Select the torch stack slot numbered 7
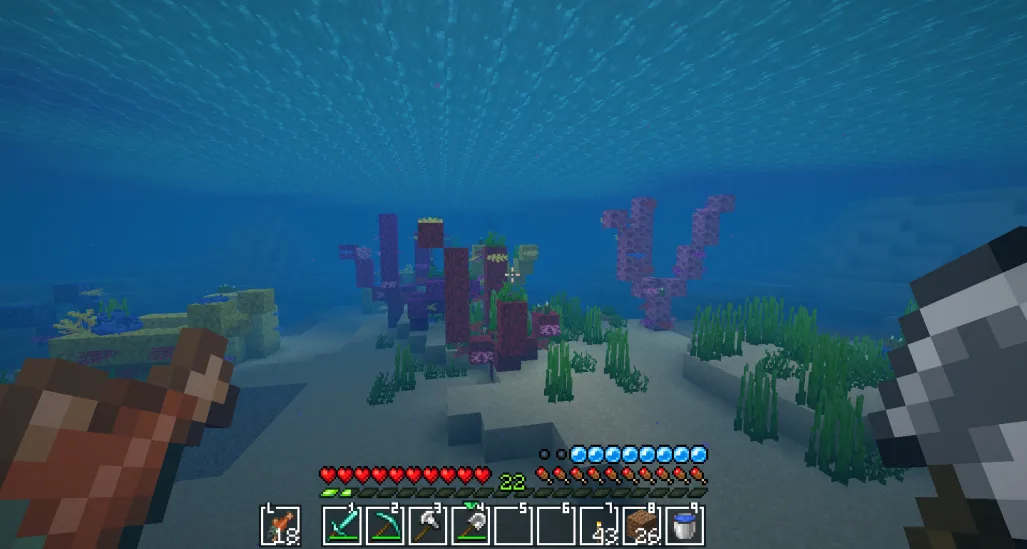The height and width of the screenshot is (549, 1027). pyautogui.click(x=599, y=526)
